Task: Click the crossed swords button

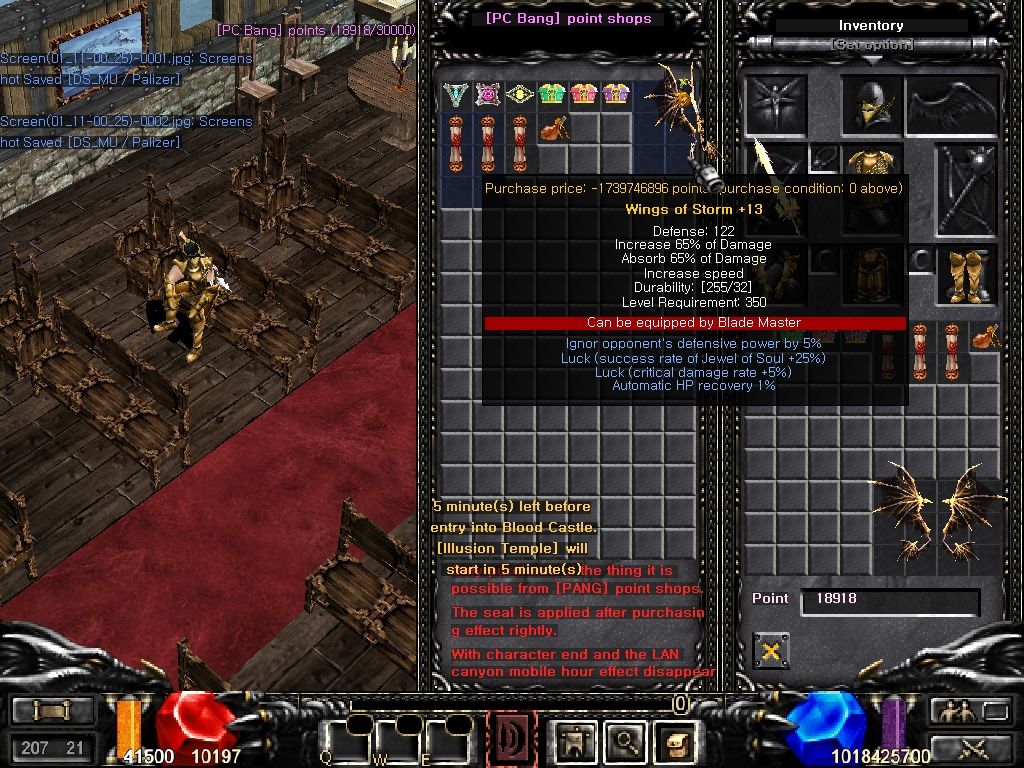Action: [x=971, y=746]
